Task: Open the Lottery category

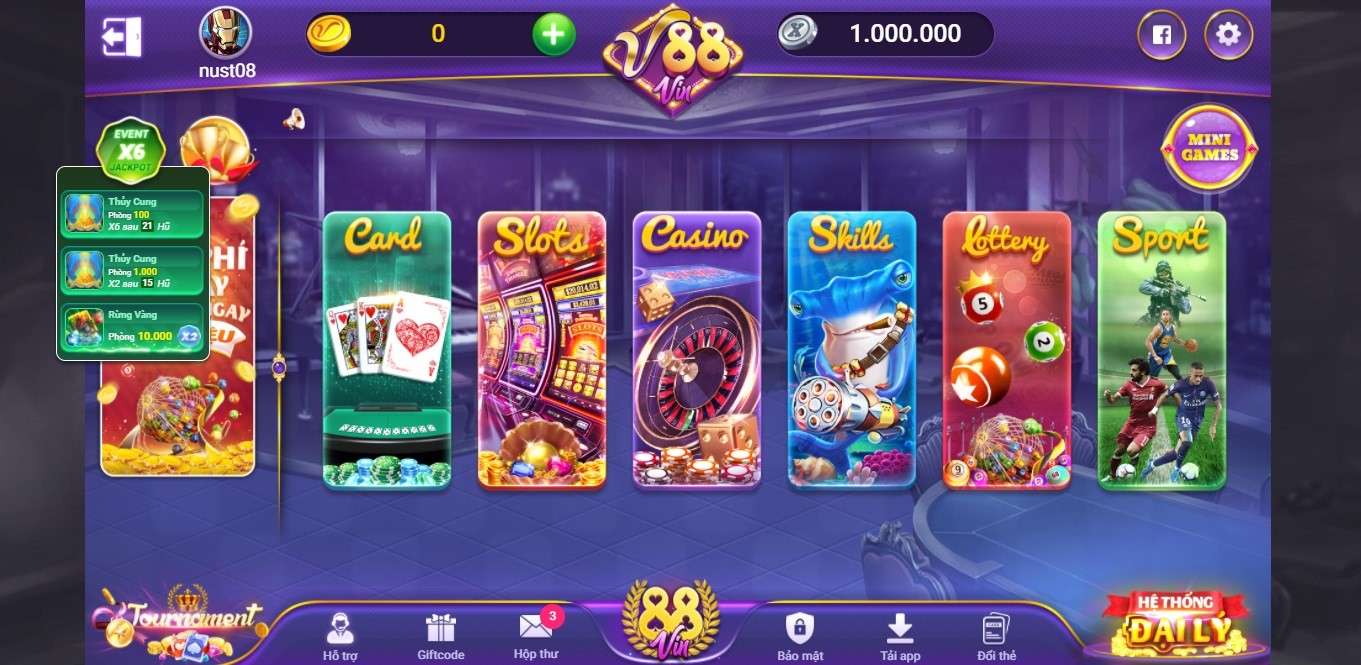Action: (x=1006, y=350)
